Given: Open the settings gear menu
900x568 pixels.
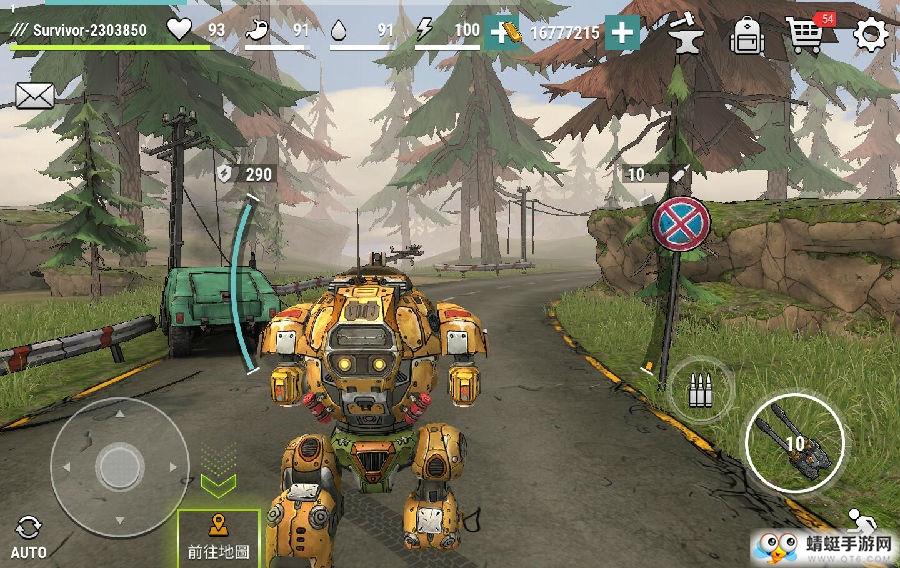Looking at the screenshot, I should 871,34.
